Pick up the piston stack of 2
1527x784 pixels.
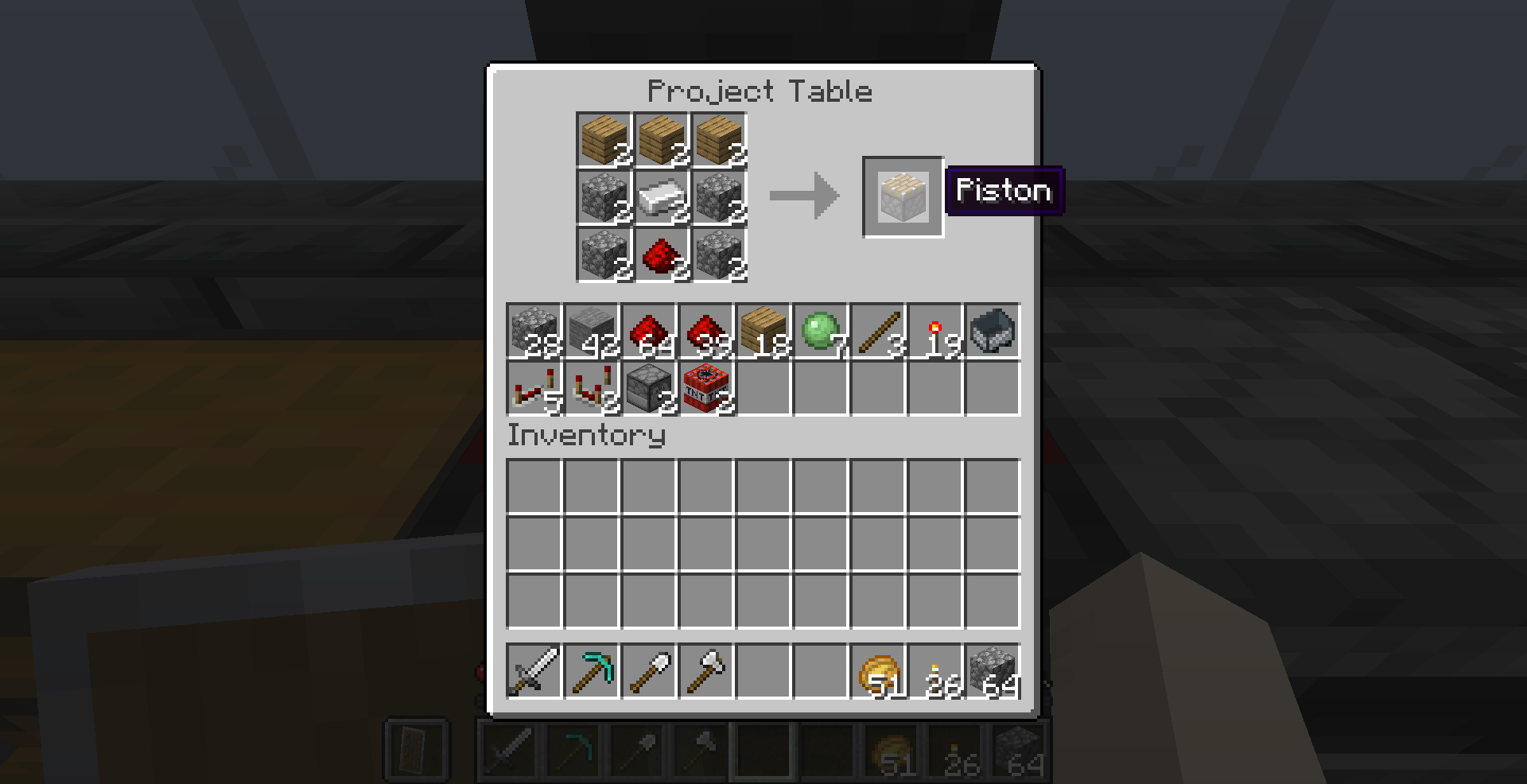(649, 390)
